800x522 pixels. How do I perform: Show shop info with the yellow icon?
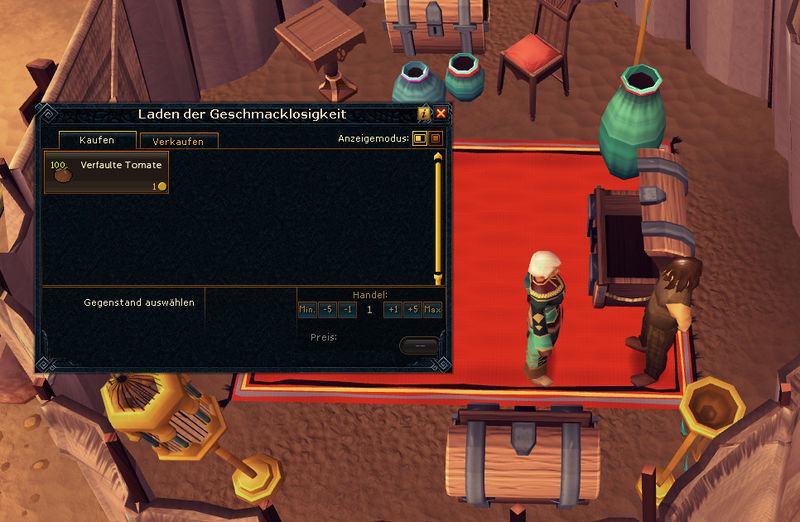pos(425,113)
